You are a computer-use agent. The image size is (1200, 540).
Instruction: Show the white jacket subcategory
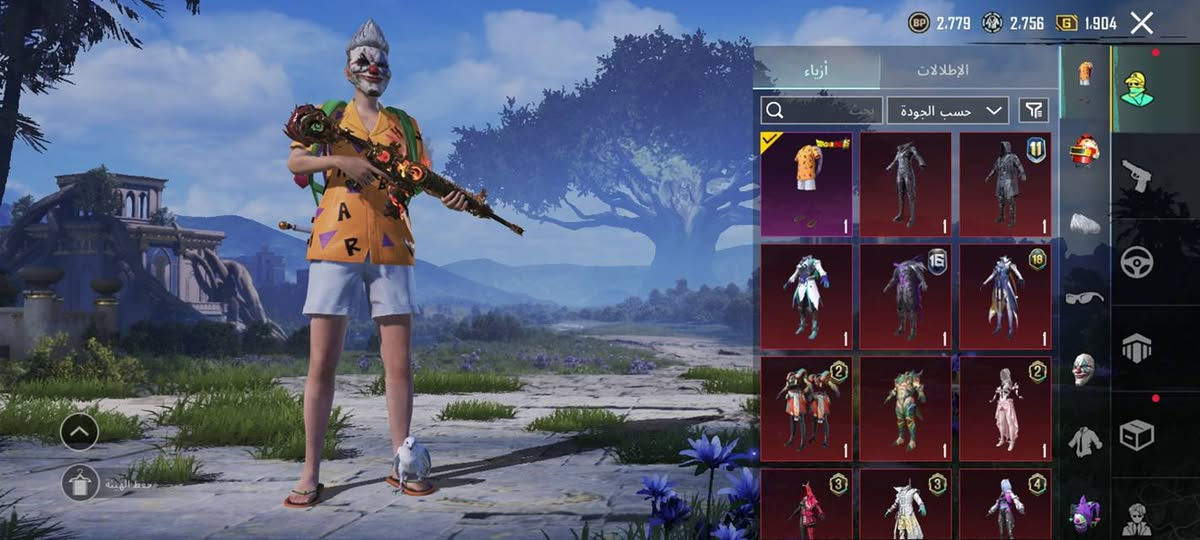pyautogui.click(x=1085, y=440)
